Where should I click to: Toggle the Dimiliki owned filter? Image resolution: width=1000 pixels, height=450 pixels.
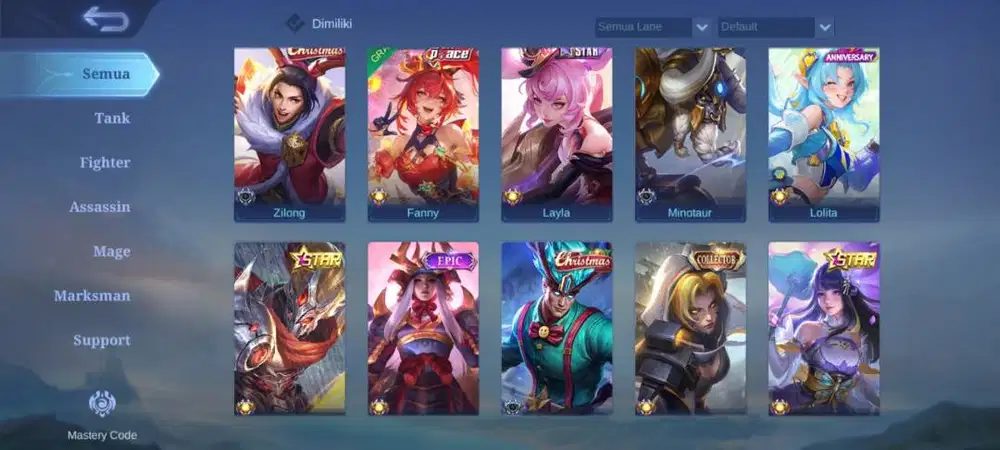(296, 23)
